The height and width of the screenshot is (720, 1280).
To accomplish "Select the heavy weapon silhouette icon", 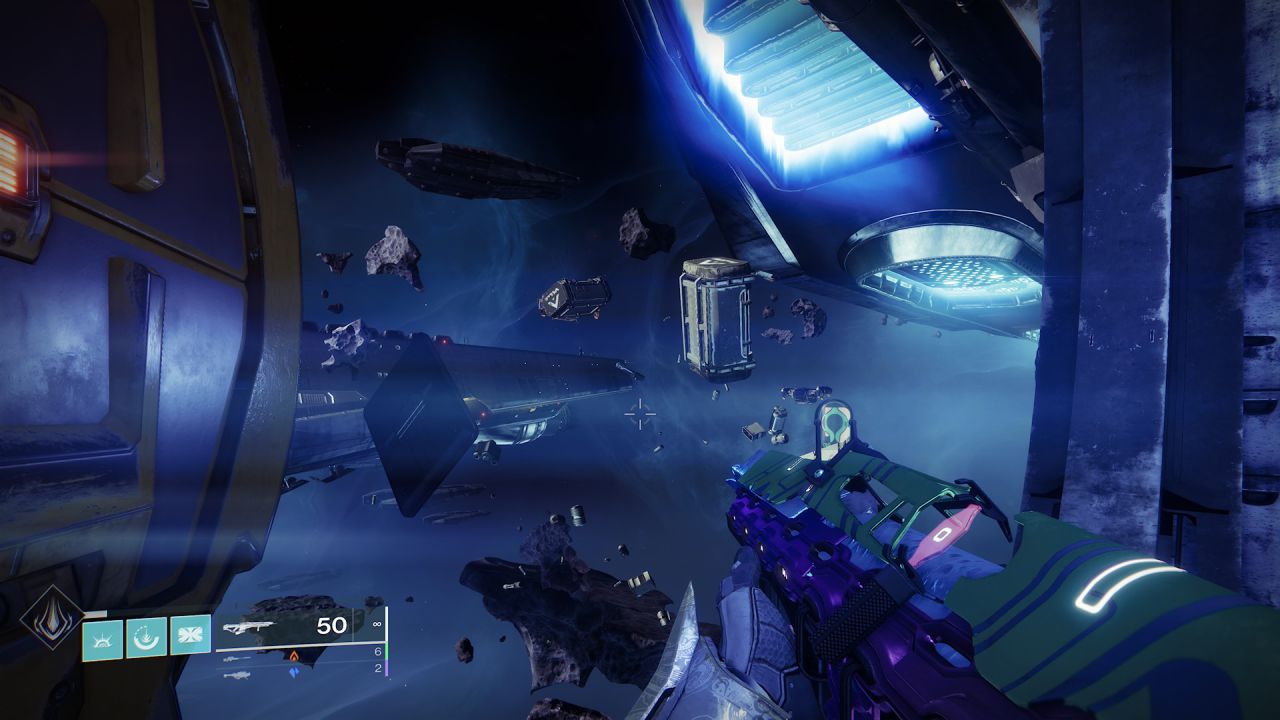I will tap(237, 676).
